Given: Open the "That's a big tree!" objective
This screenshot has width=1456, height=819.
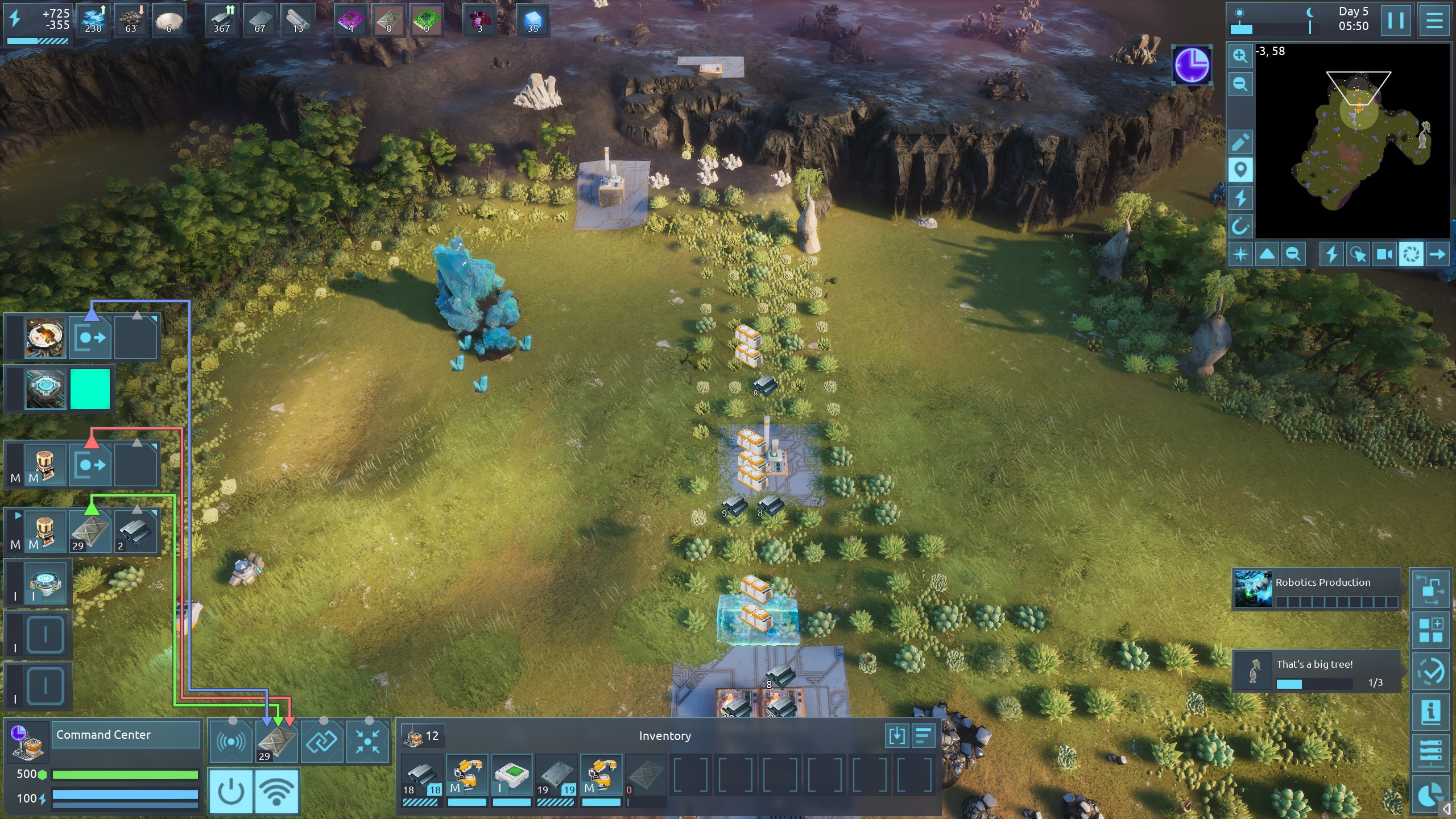Looking at the screenshot, I should point(1316,672).
